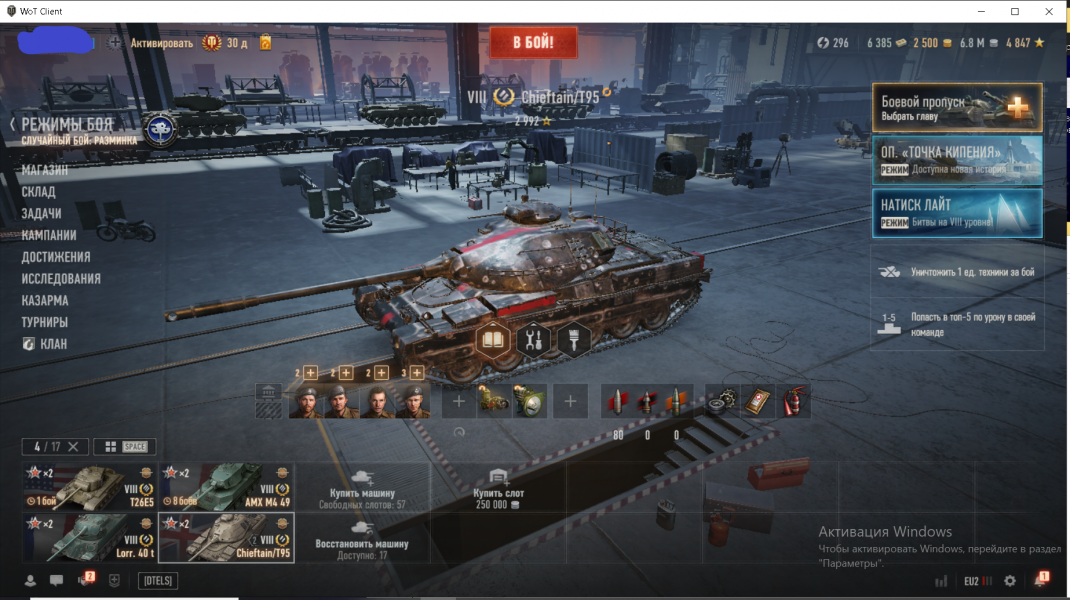The width and height of the screenshot is (1070, 600).
Task: Close the WoT Client window
Action: [1046, 11]
